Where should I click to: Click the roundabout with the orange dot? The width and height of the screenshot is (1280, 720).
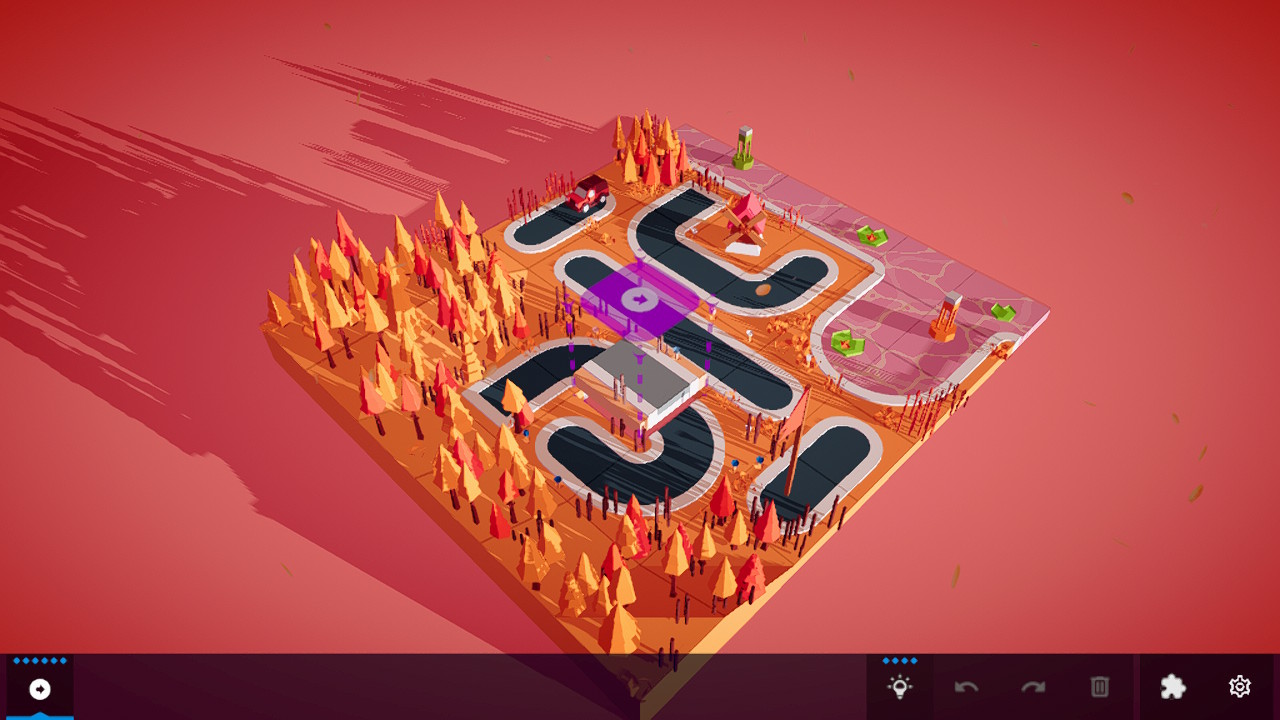764,291
